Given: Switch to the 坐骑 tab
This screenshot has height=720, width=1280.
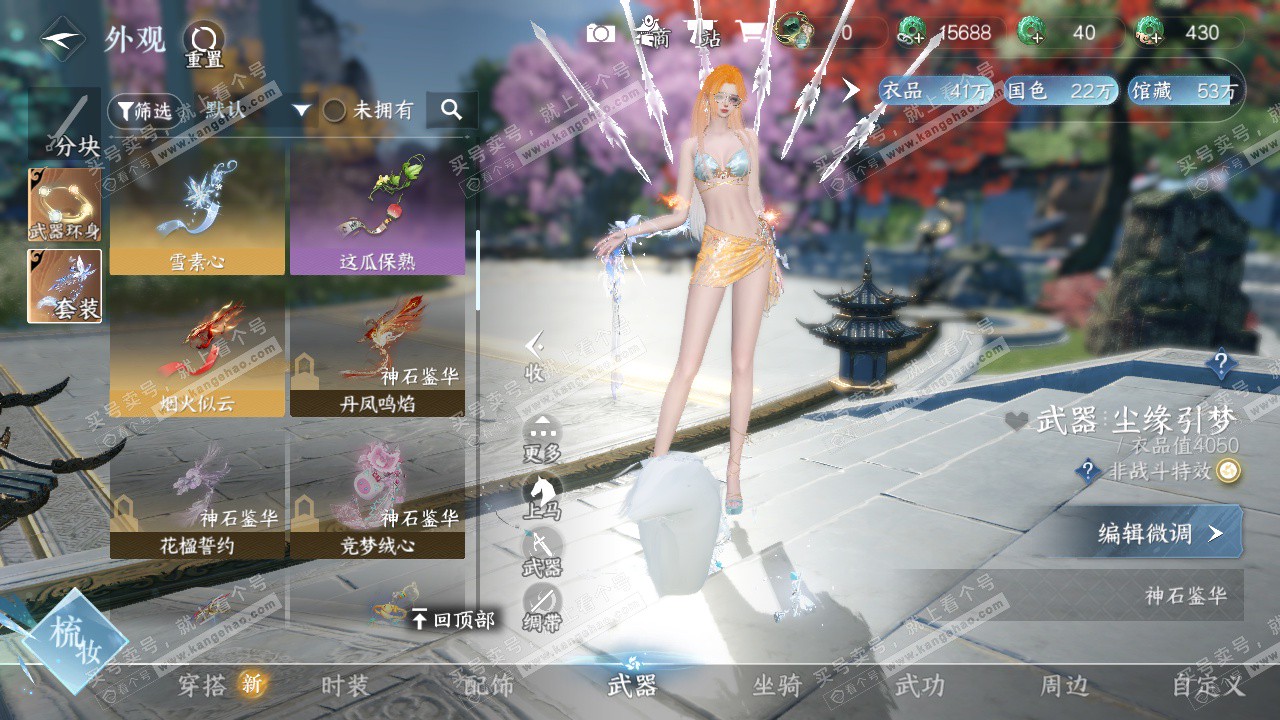Looking at the screenshot, I should (777, 686).
